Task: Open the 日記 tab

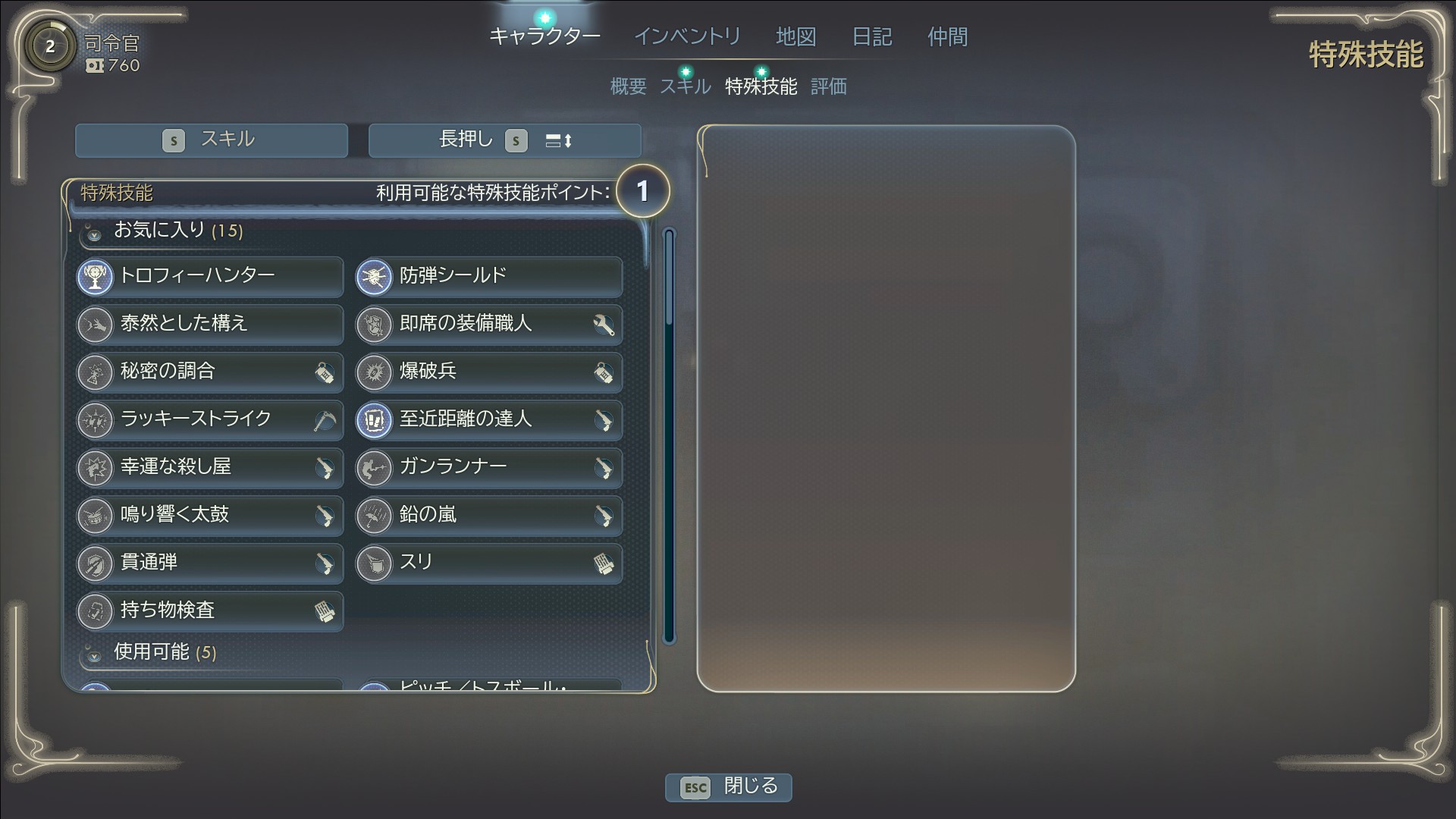Action: coord(871,36)
